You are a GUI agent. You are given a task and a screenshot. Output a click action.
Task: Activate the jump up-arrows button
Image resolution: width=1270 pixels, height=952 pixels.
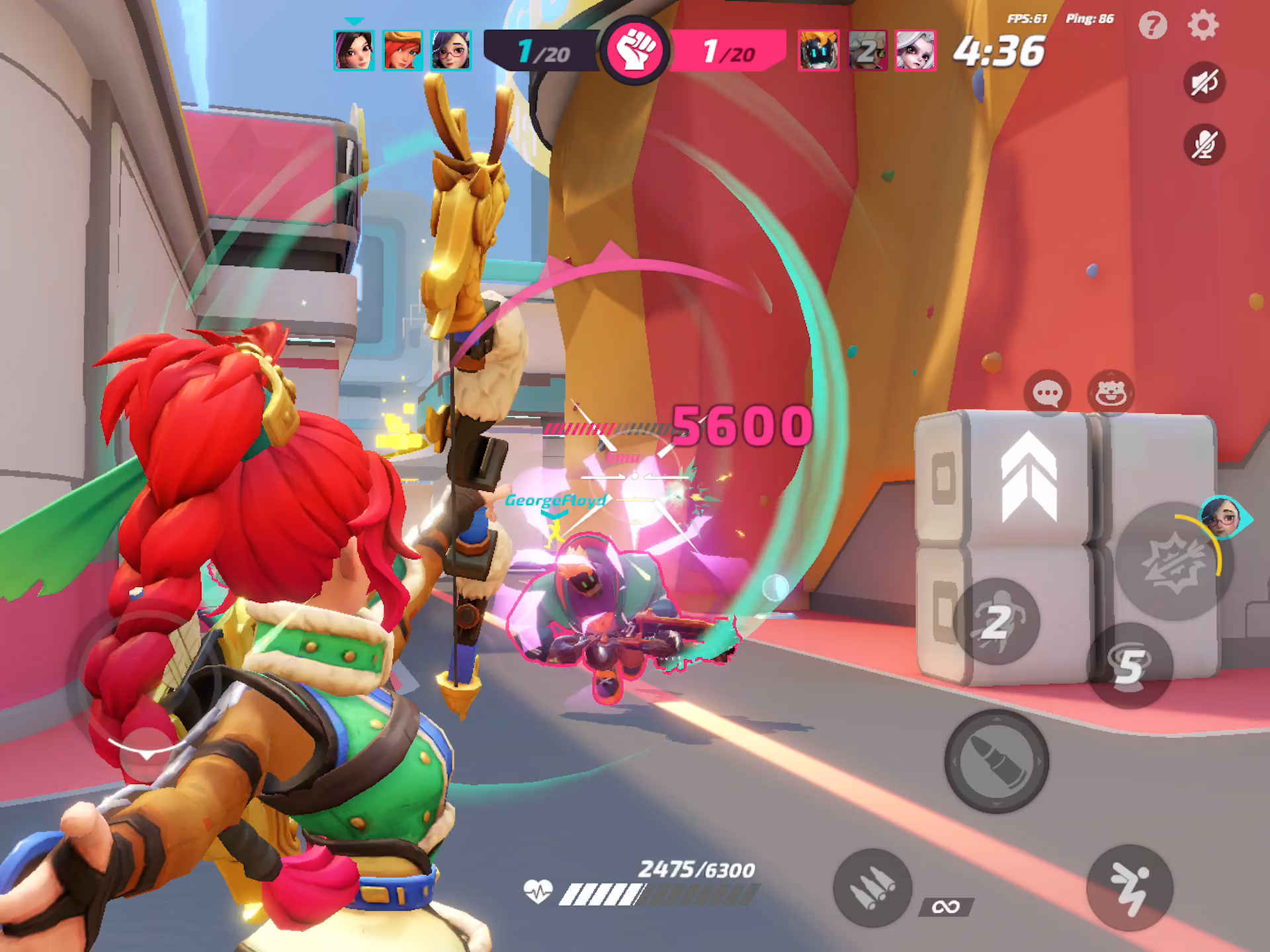tap(1029, 476)
